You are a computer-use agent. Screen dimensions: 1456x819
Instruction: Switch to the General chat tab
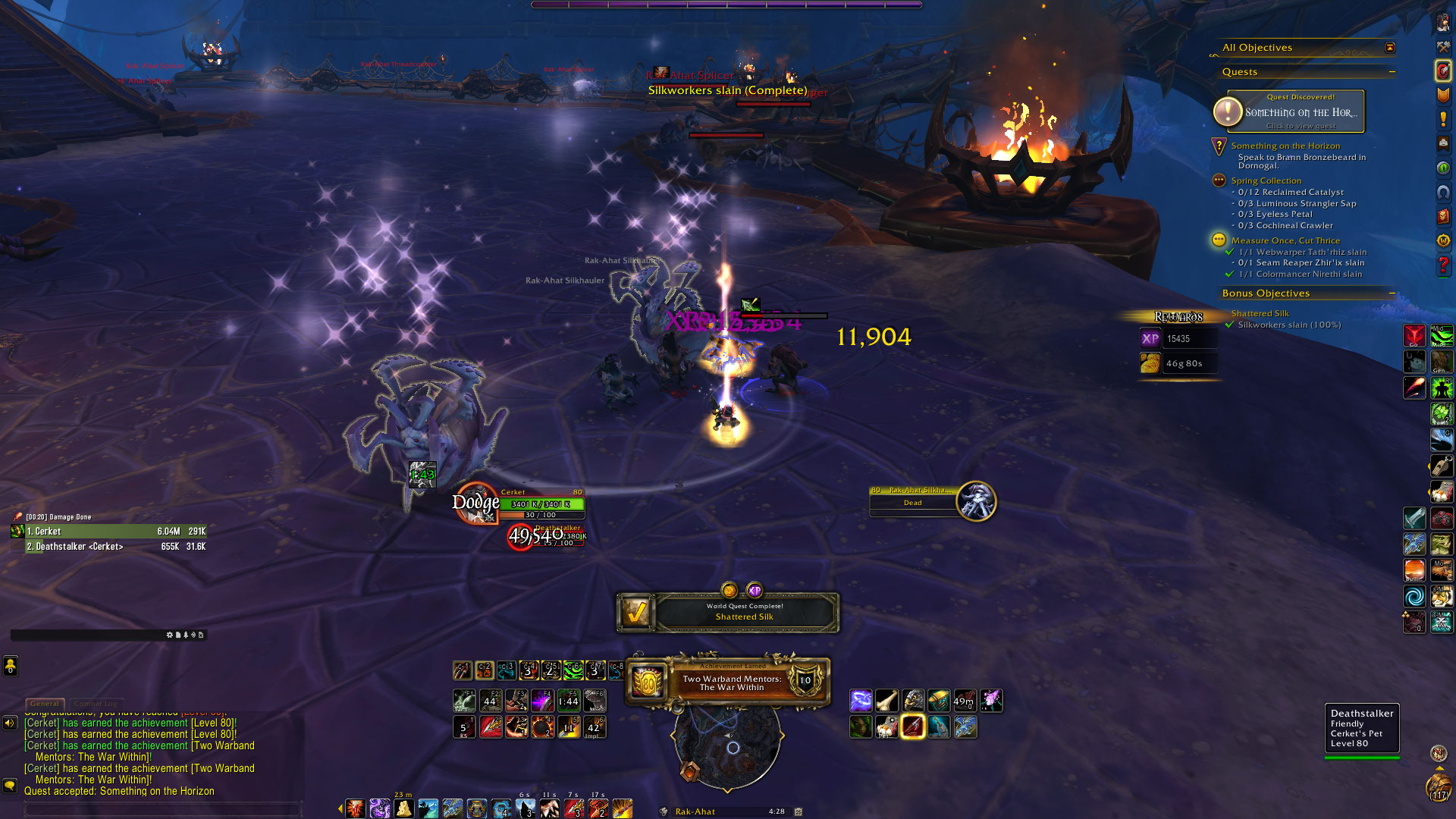45,704
